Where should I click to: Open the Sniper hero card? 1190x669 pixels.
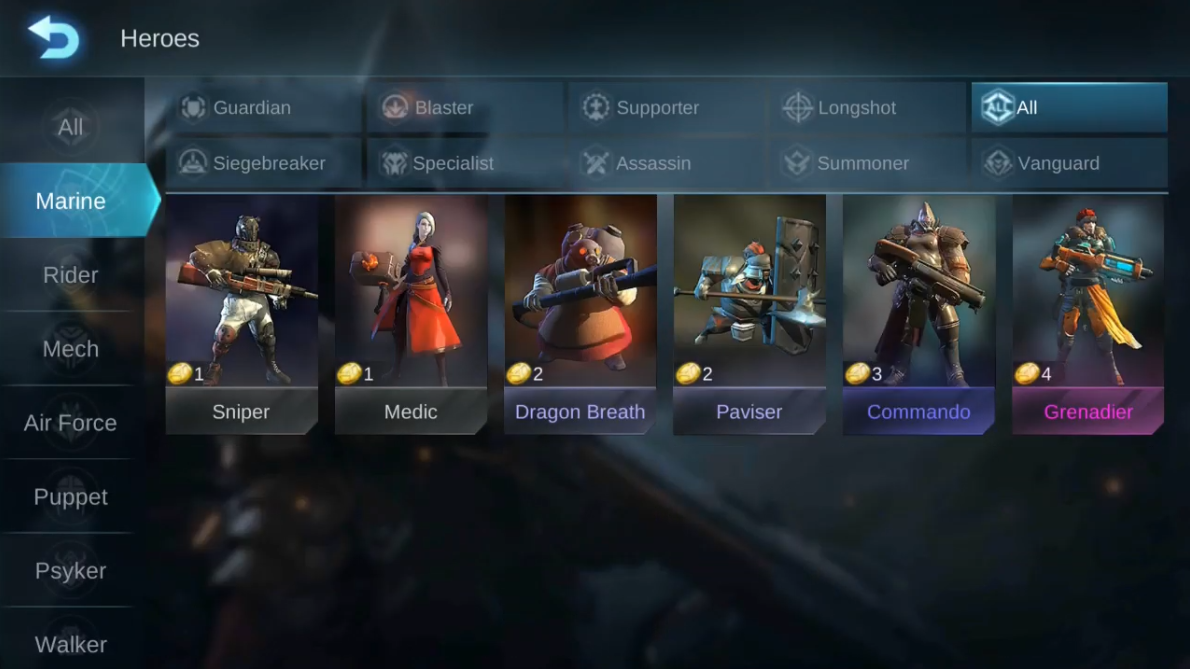coord(241,314)
